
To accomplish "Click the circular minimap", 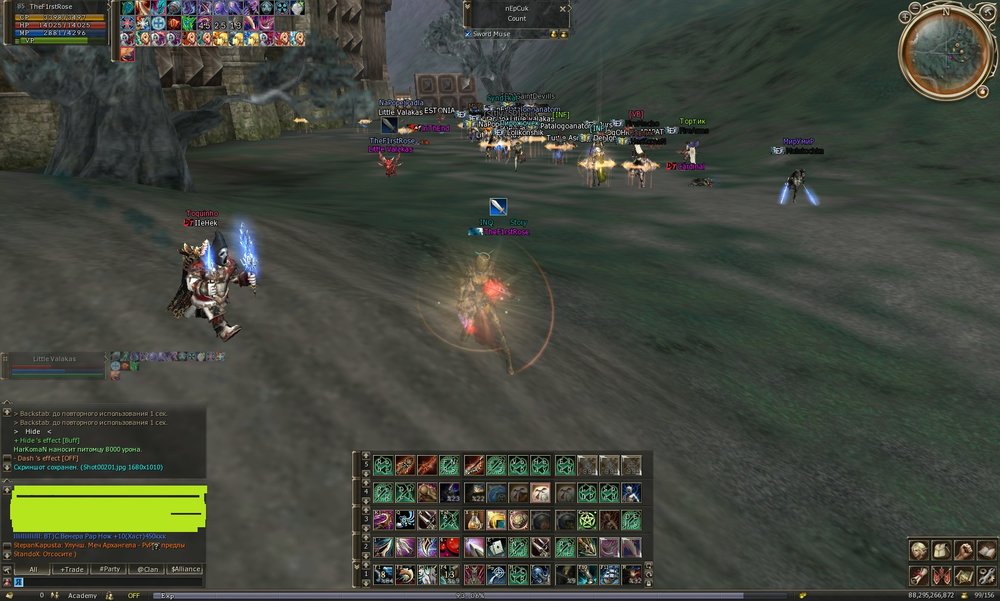I will click(x=945, y=50).
